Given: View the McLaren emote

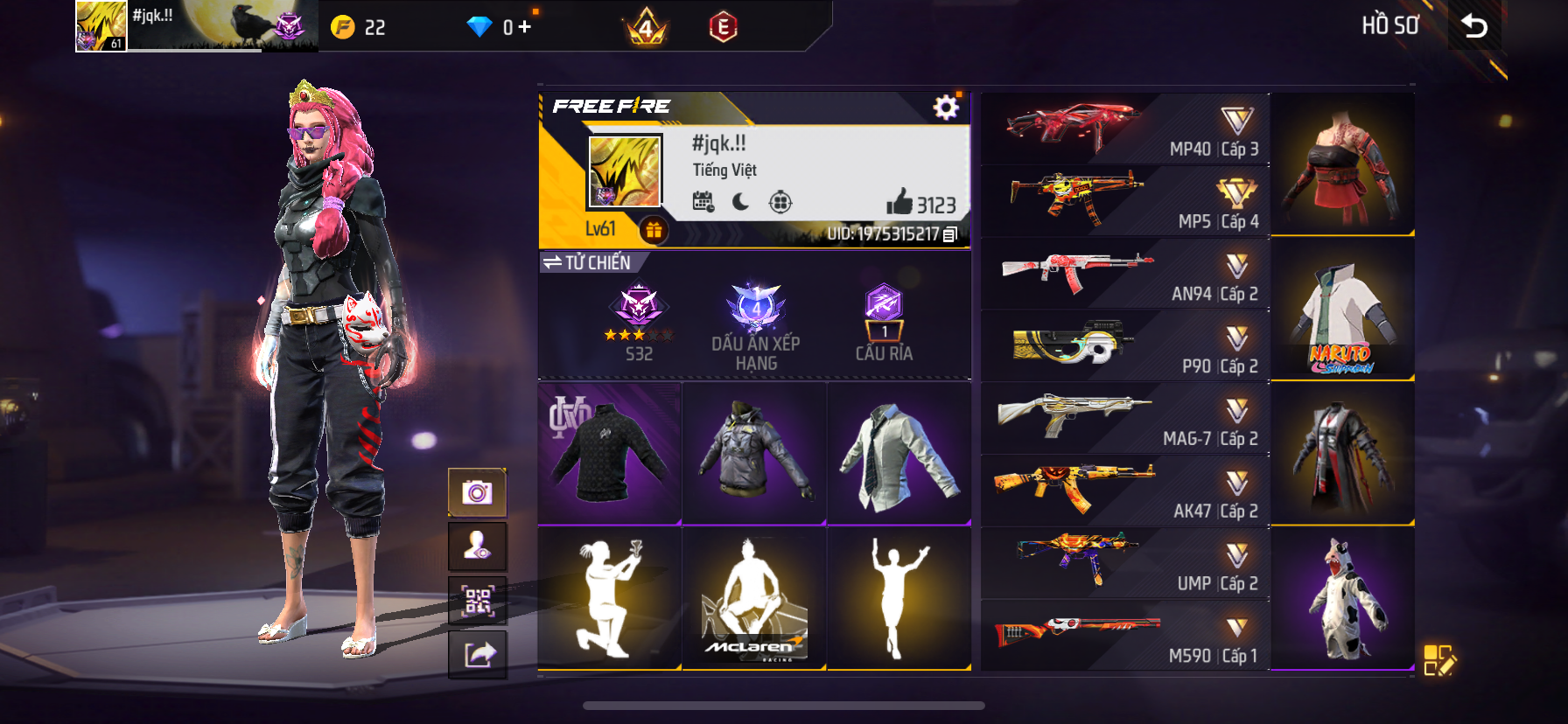Looking at the screenshot, I should tap(753, 599).
